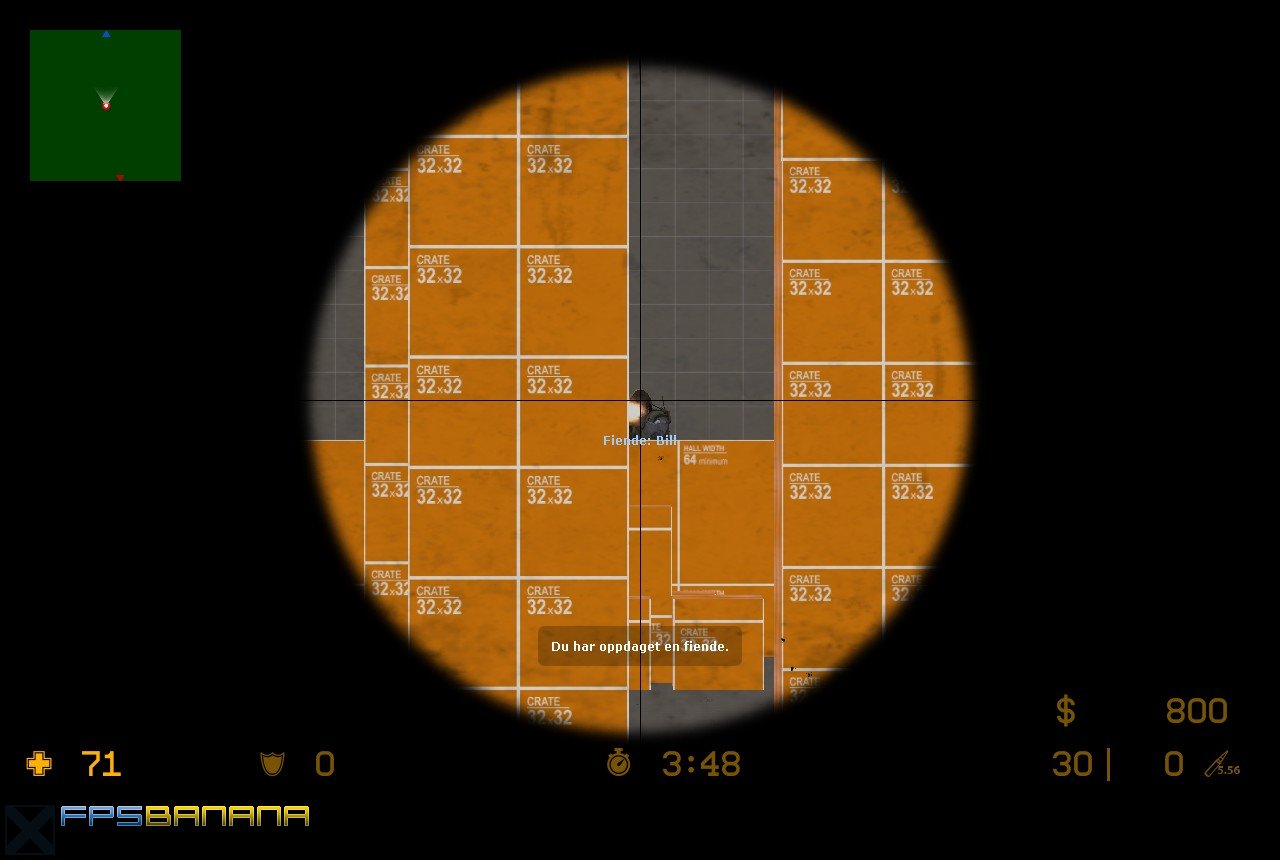Click the health value 71

point(100,763)
